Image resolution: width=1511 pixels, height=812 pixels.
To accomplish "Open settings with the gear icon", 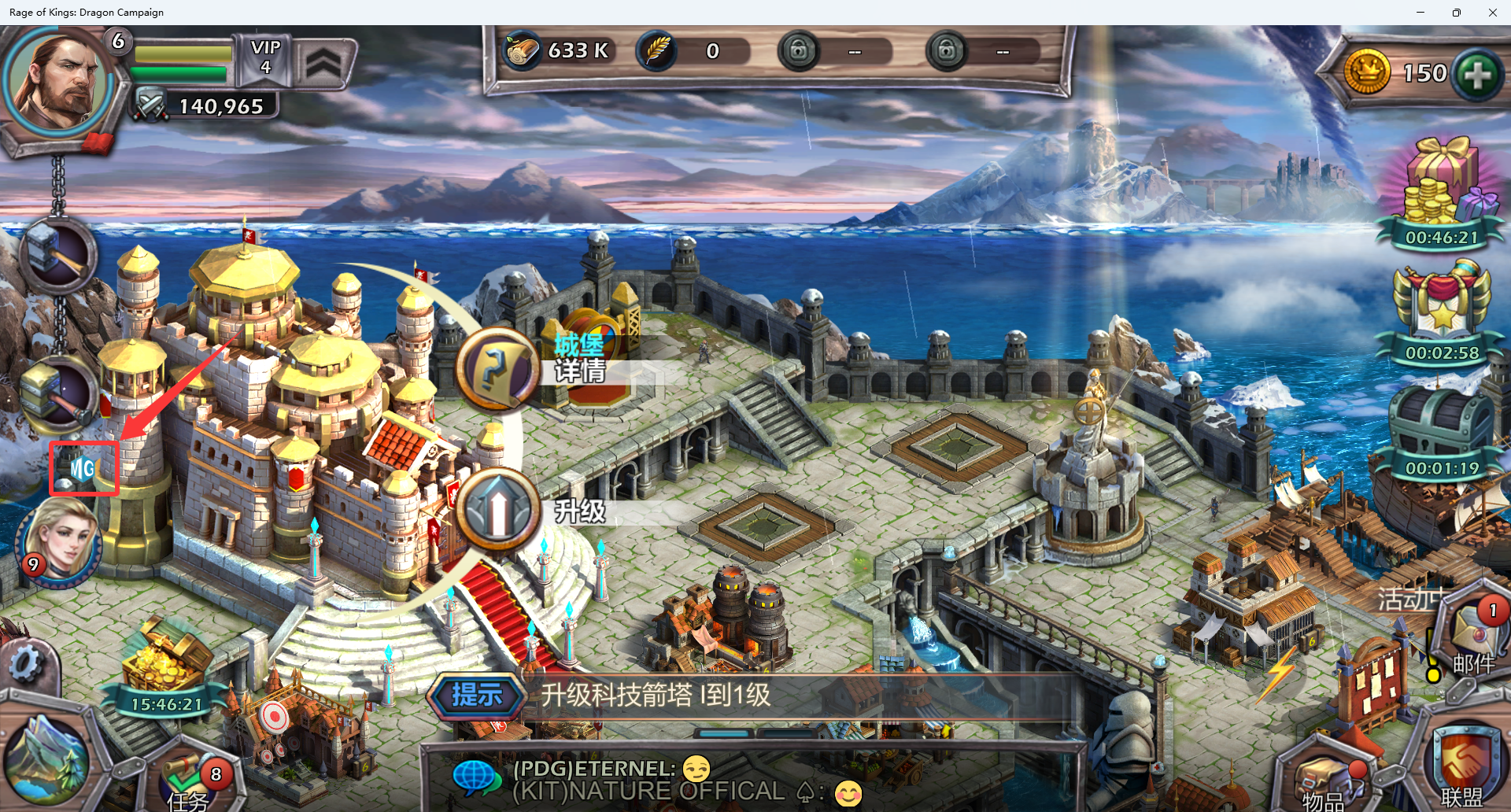I will 25,665.
